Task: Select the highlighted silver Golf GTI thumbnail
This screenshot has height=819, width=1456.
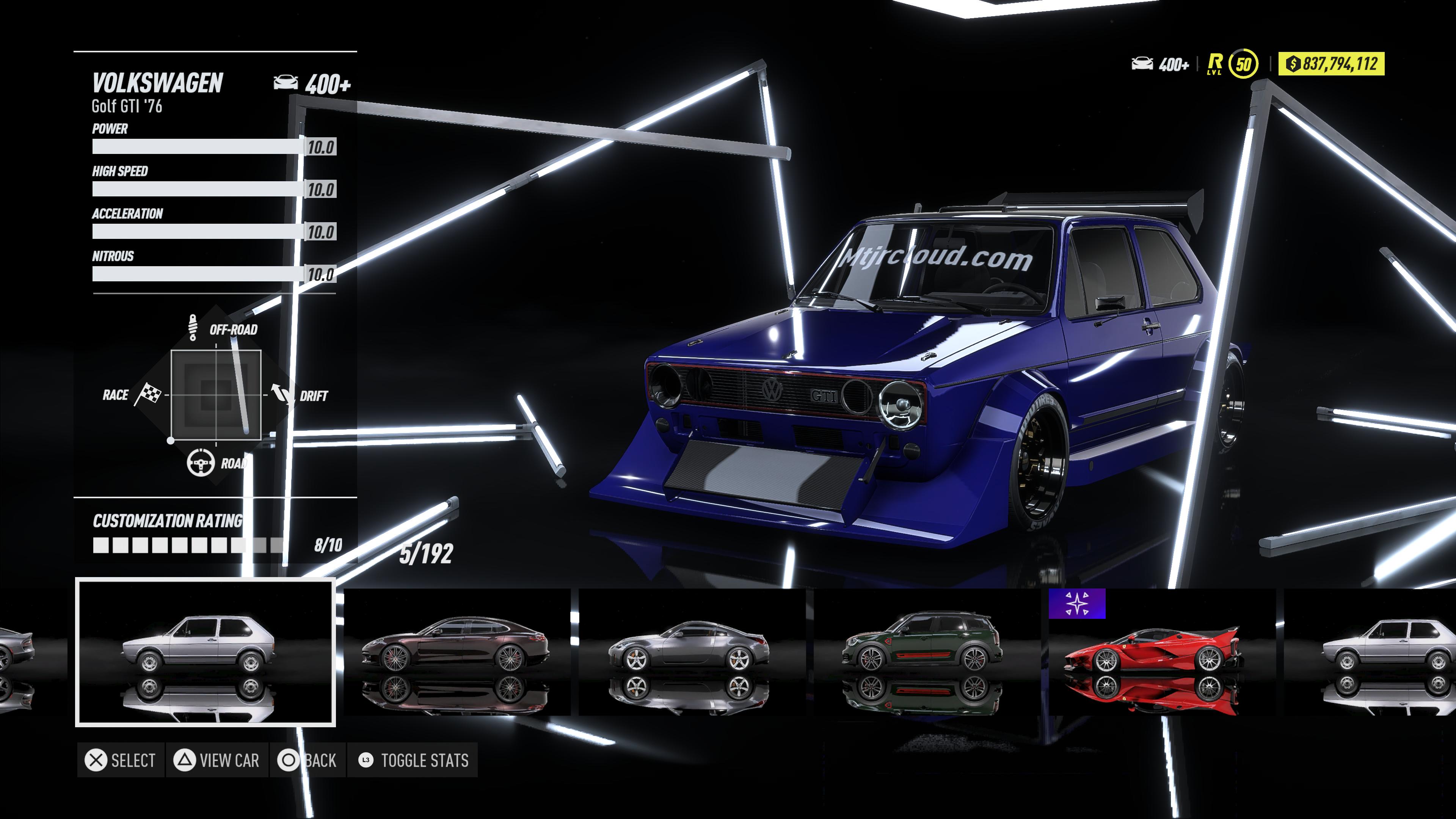Action: click(205, 652)
